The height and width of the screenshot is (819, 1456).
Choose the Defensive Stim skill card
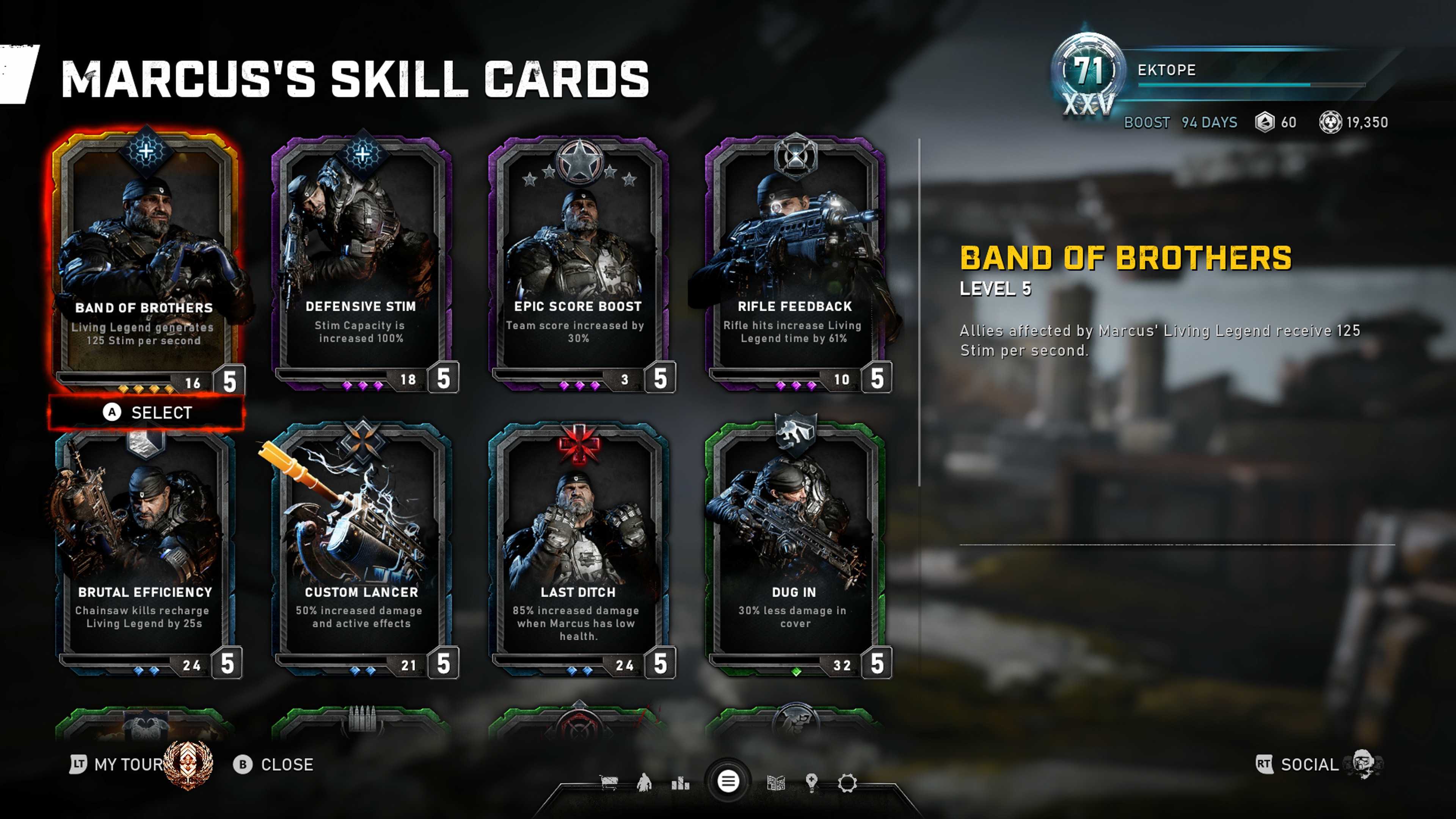pos(361,260)
